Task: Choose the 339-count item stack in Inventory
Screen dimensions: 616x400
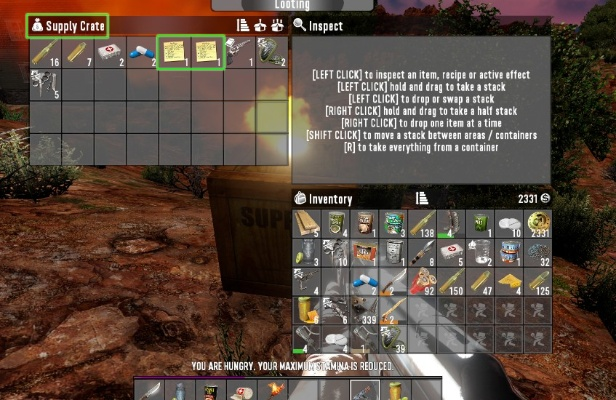Action: point(366,311)
